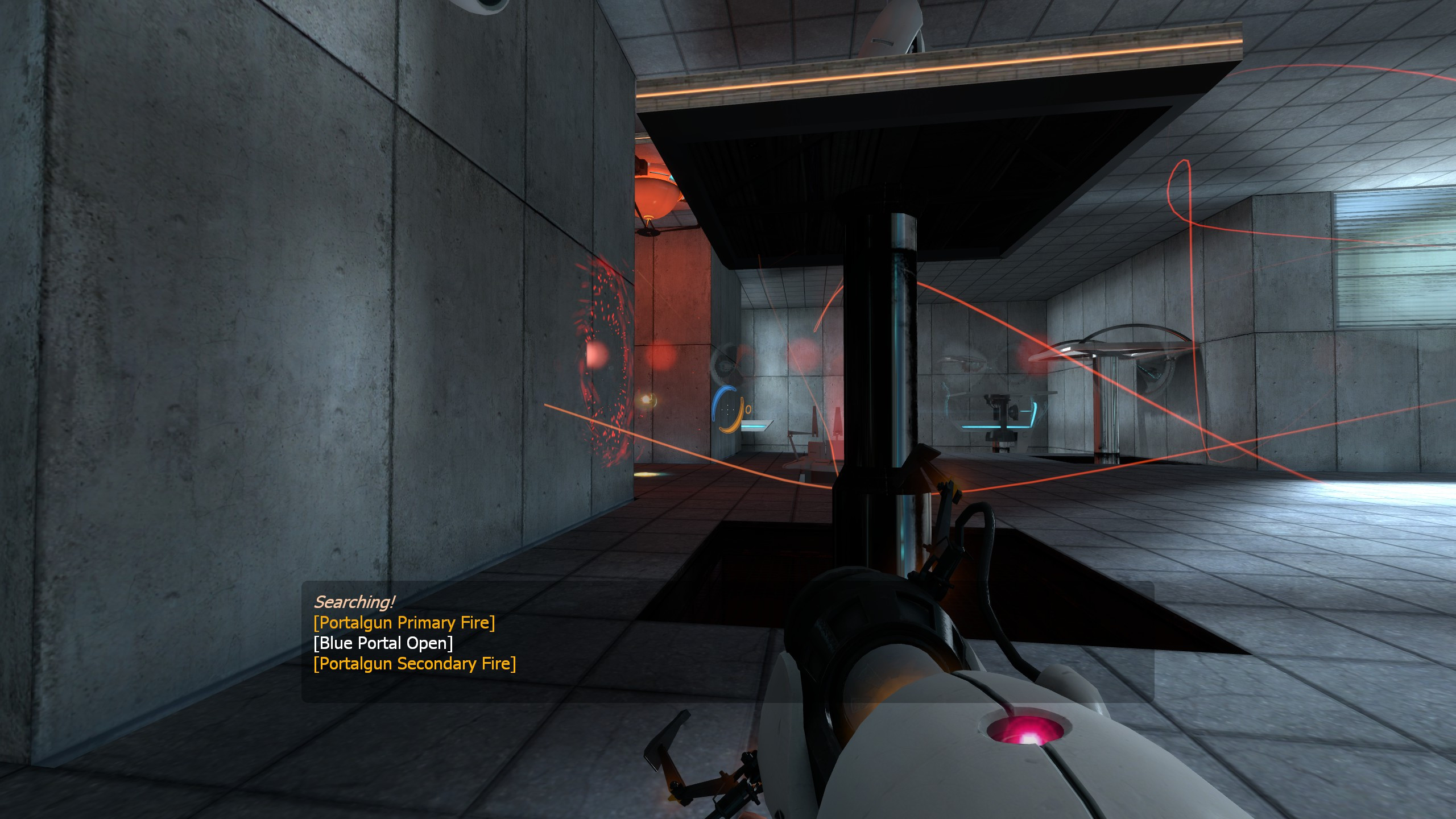1456x819 pixels.
Task: Click the small orange portal-ready dot indicator
Action: click(x=748, y=409)
